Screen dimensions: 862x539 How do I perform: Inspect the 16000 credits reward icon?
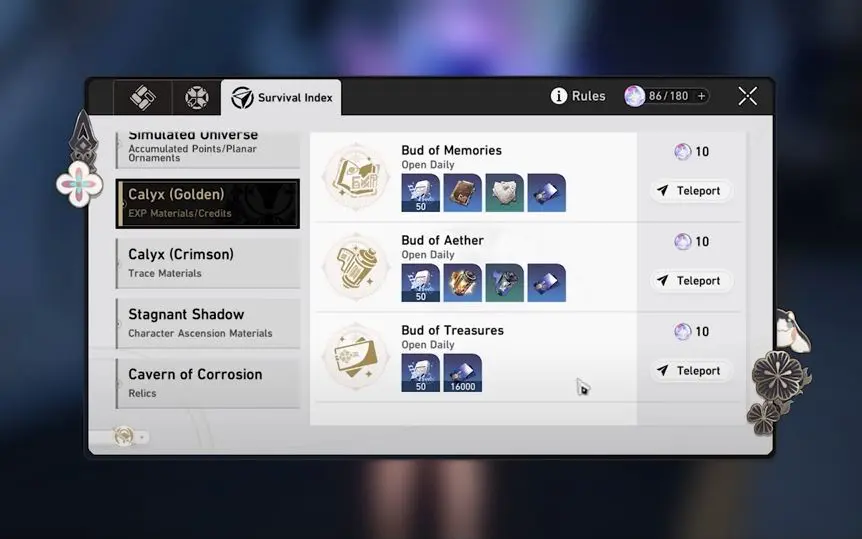coord(462,373)
